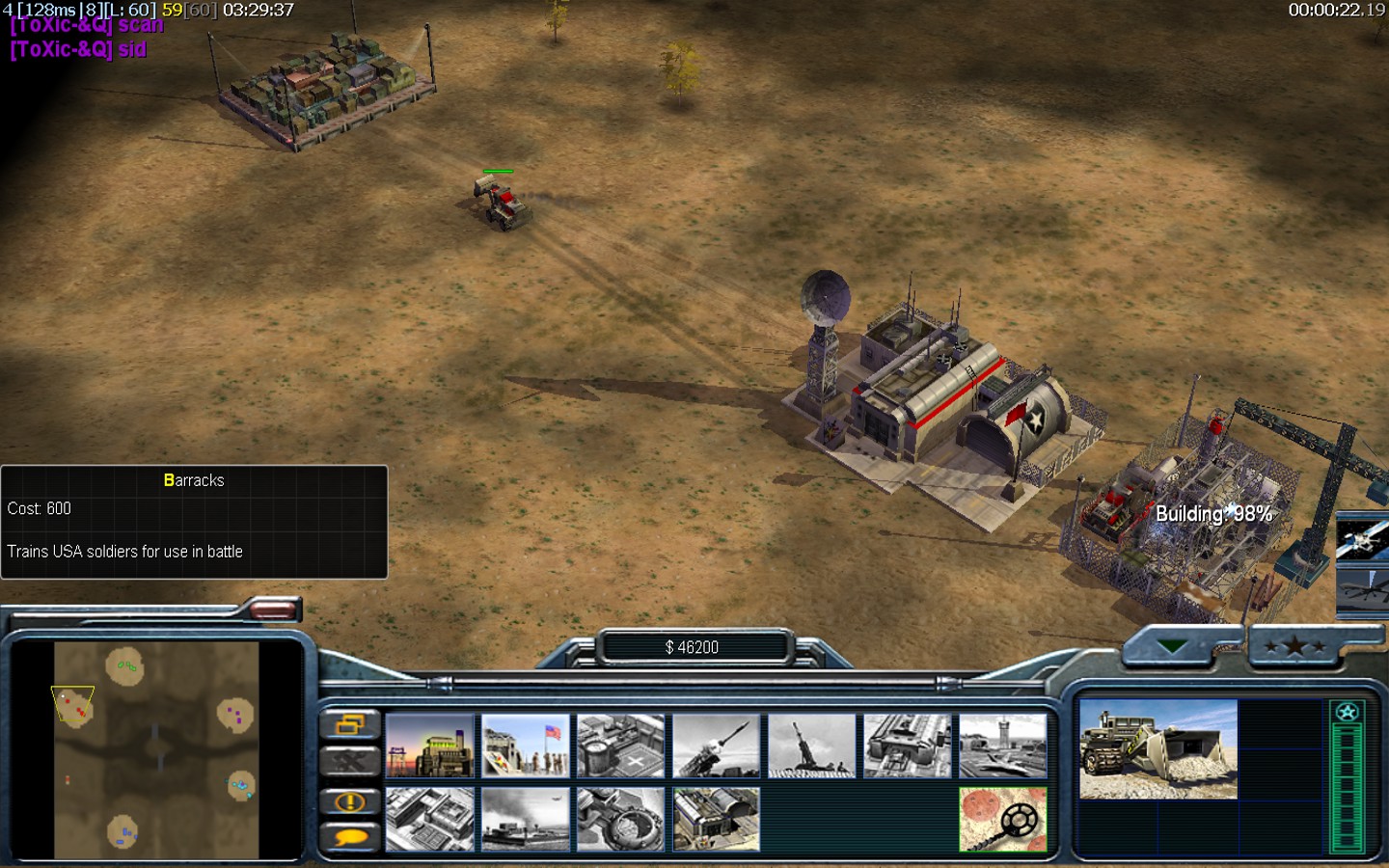Select the Command Center build icon
The width and height of the screenshot is (1389, 868).
click(717, 820)
